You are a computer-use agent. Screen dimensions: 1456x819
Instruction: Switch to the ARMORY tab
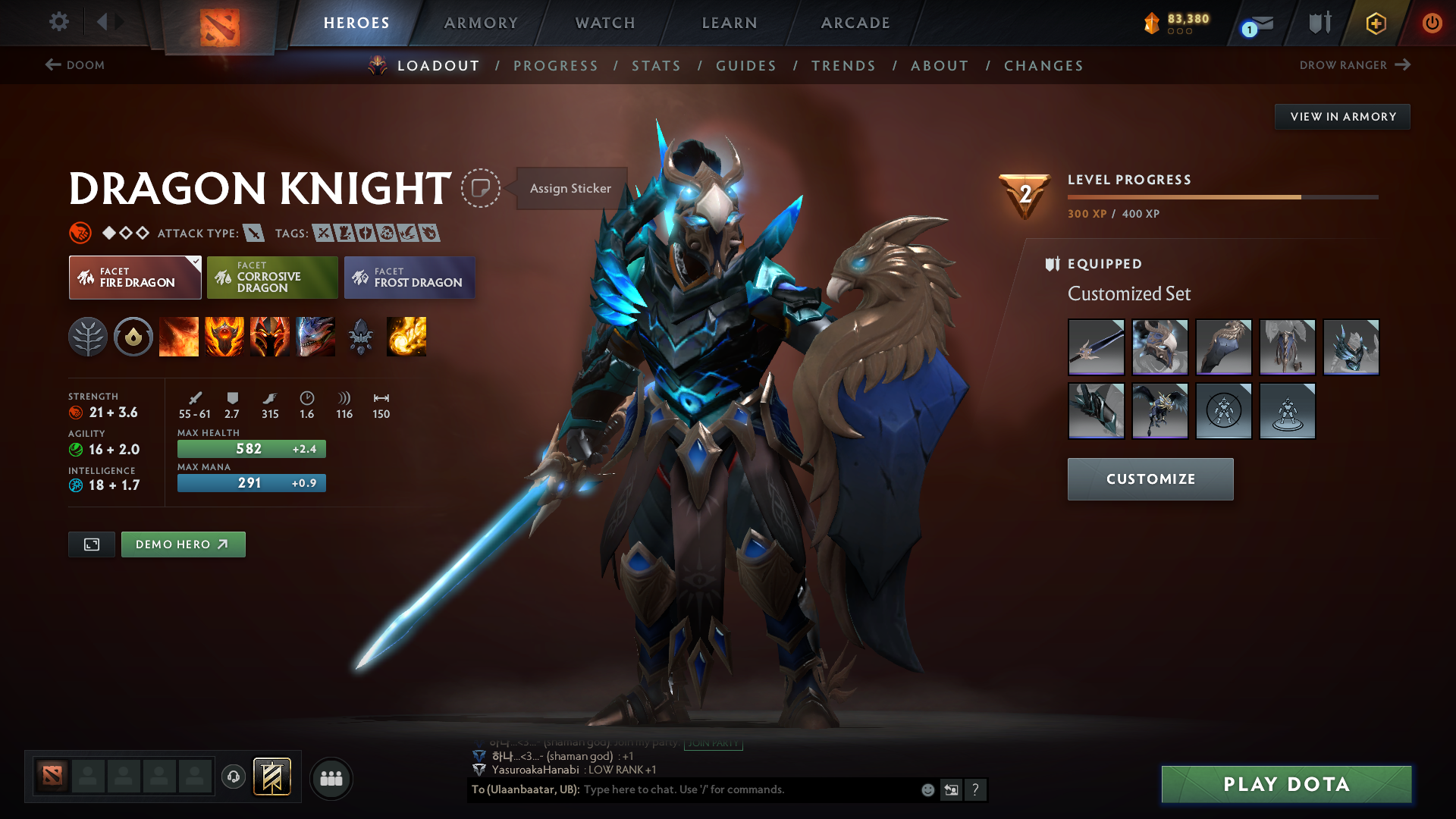tap(481, 23)
